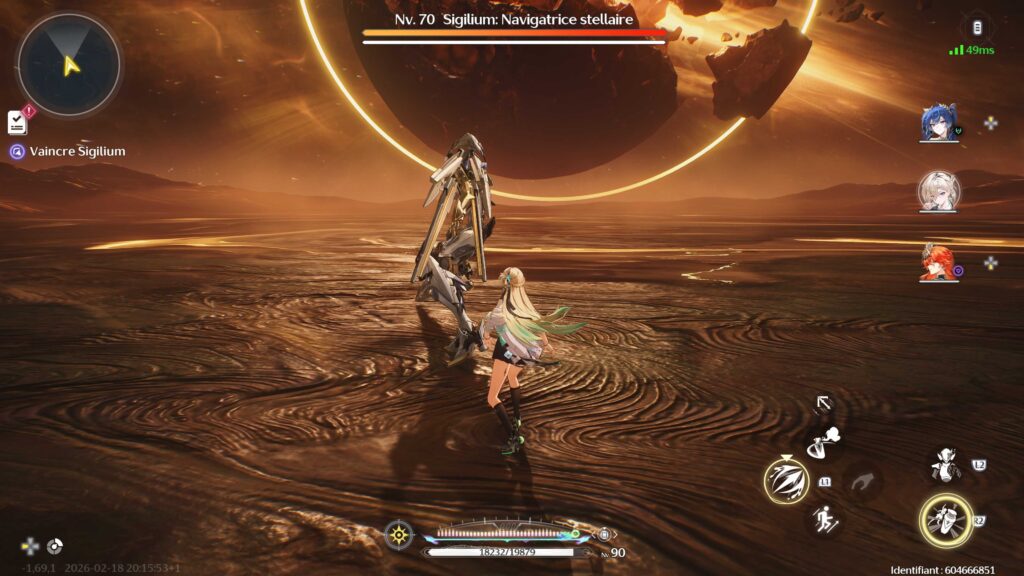Select the blonde-haired party character portrait
1024x576 pixels.
pos(938,191)
